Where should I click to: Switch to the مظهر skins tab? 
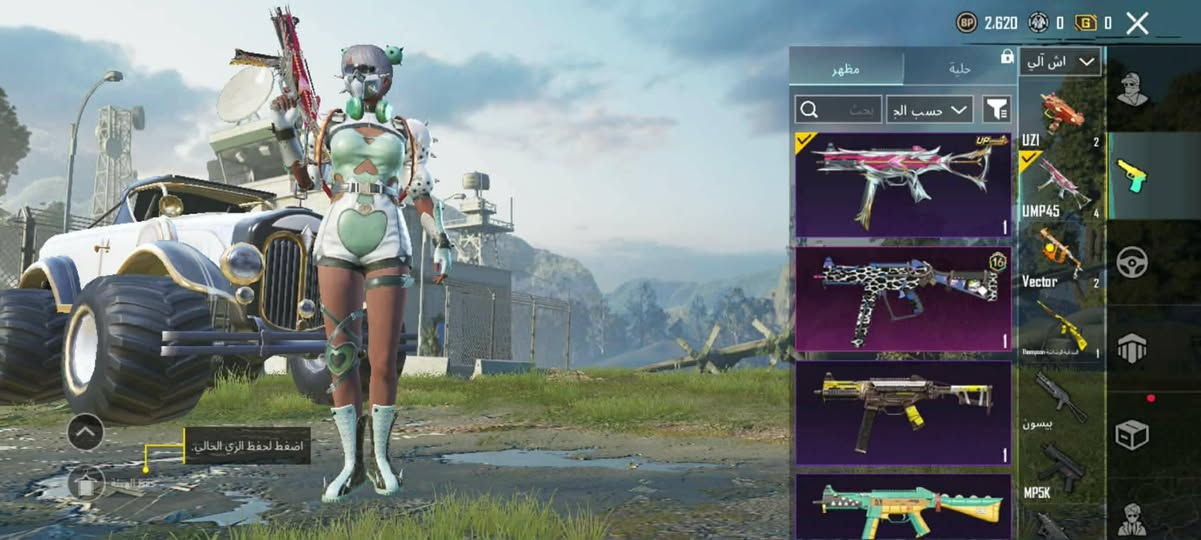pos(846,68)
